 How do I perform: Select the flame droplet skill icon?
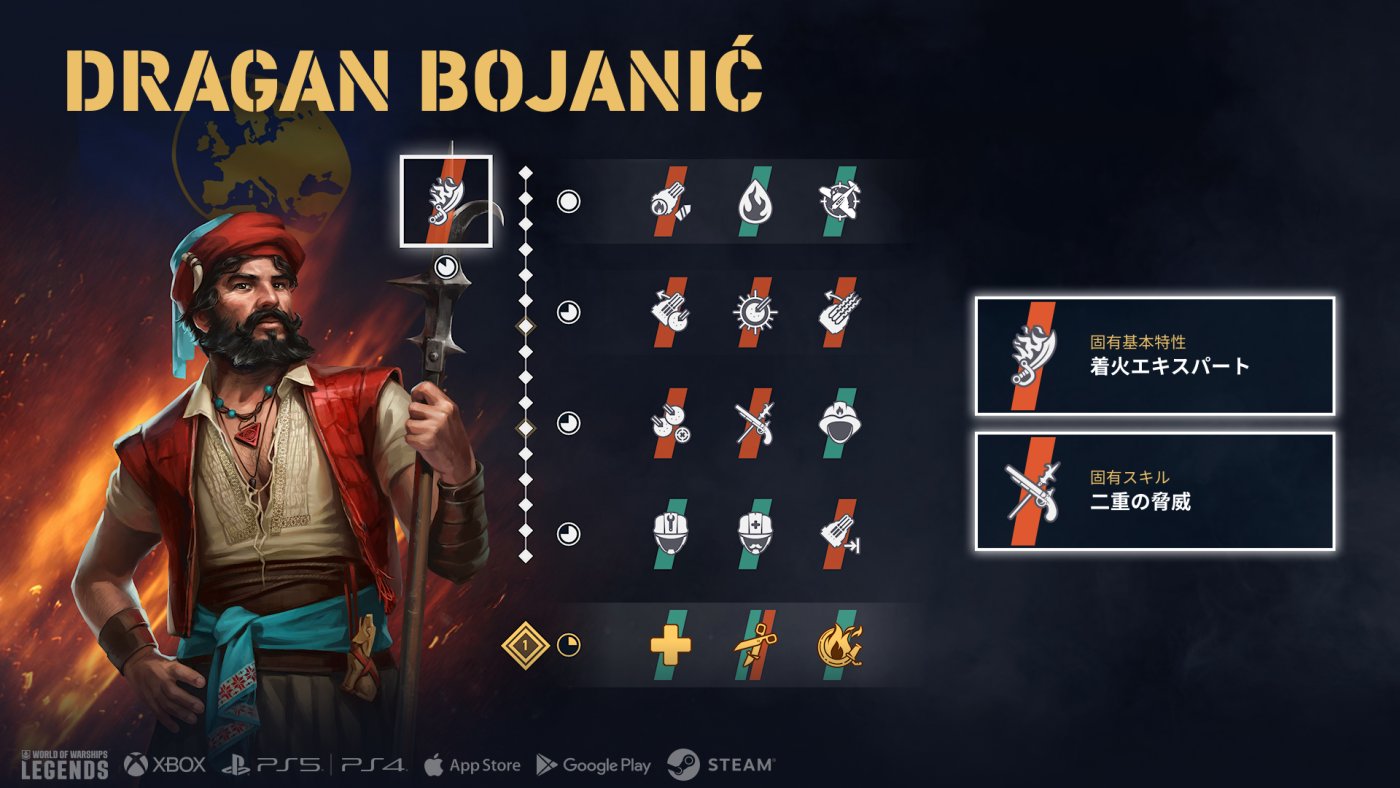pos(754,202)
